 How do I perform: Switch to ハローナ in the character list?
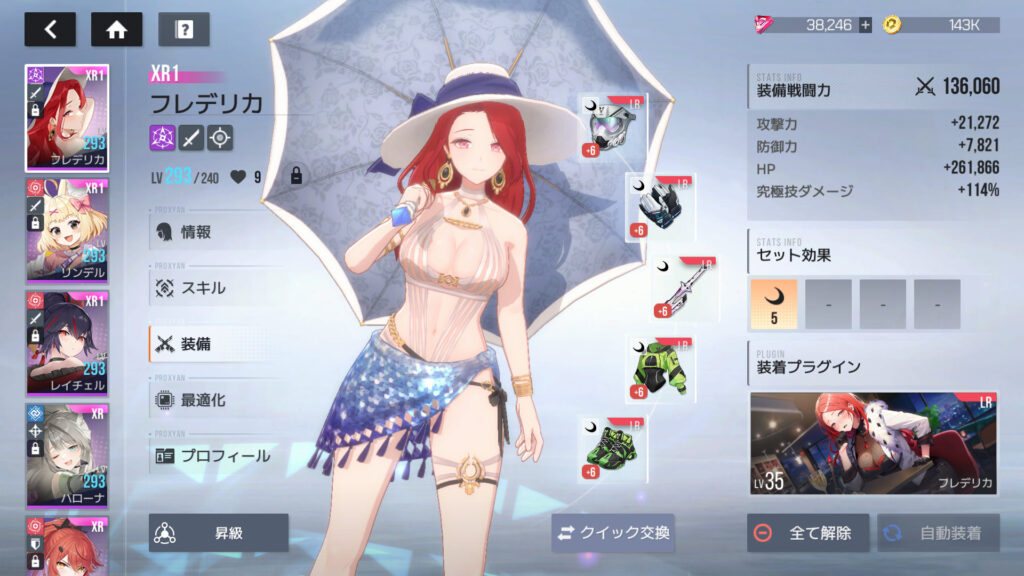(x=67, y=456)
